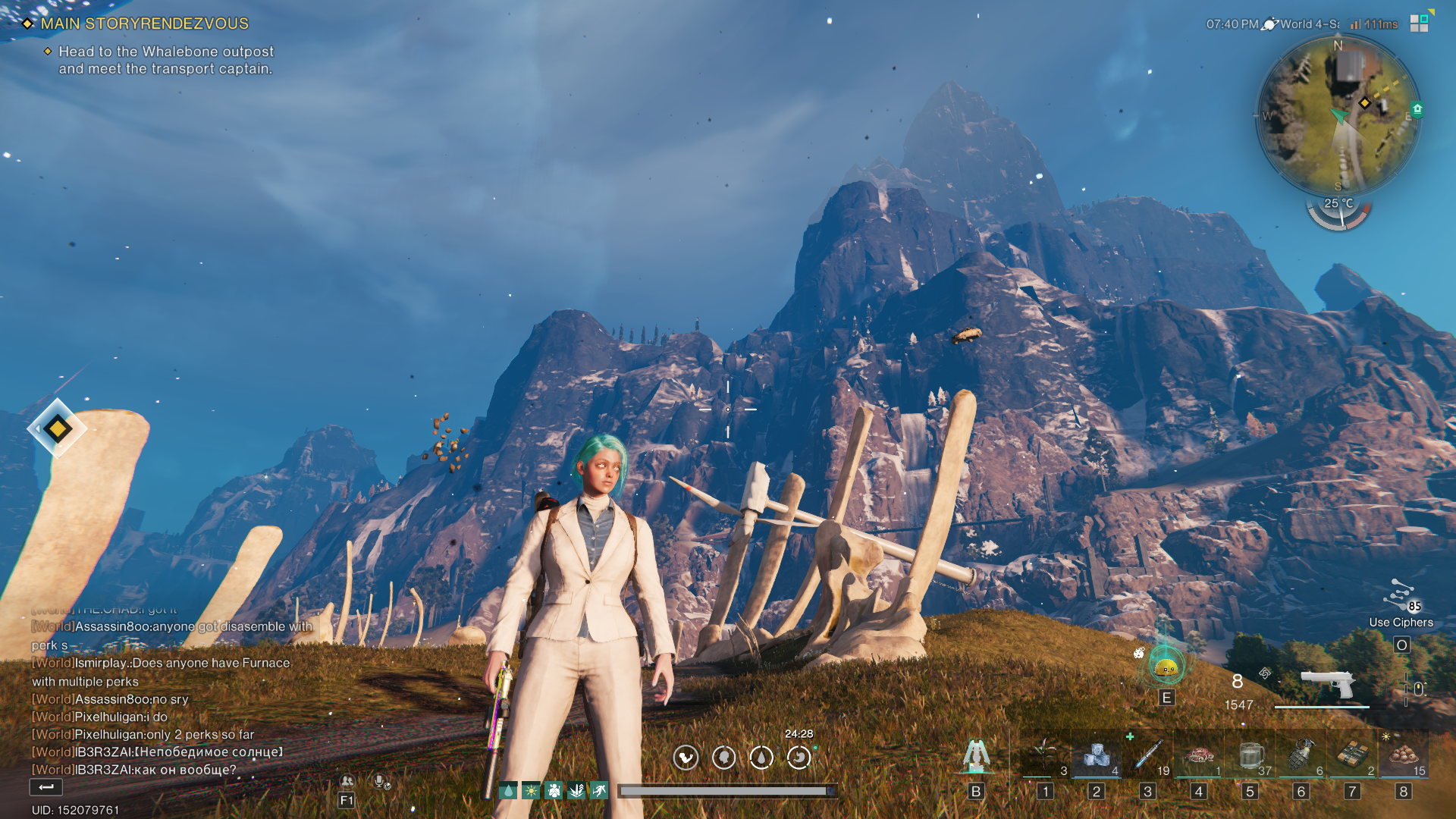1456x819 pixels.
Task: Pick the food pile in slot eight
Action: click(x=1404, y=755)
